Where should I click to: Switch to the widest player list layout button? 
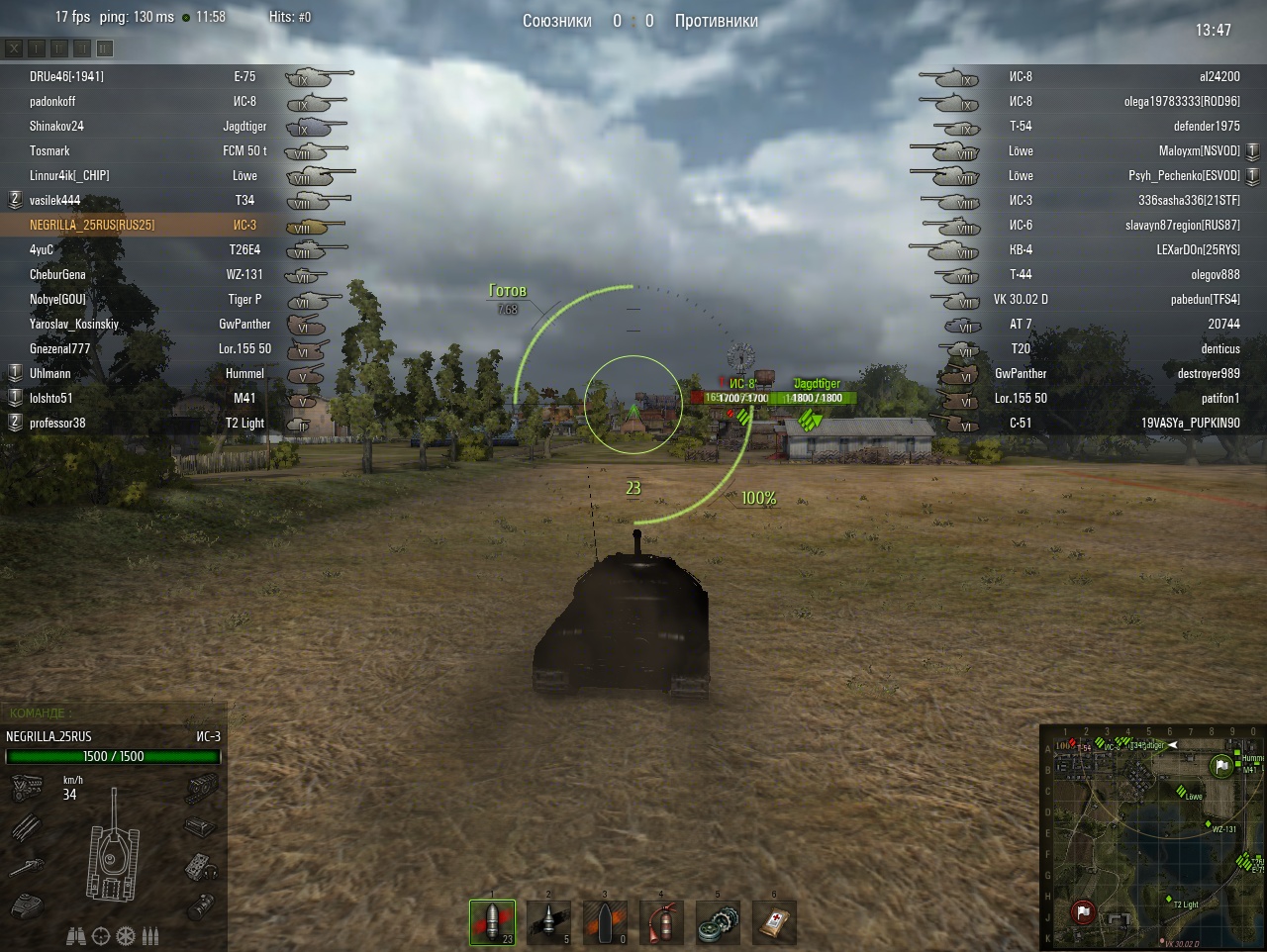(x=105, y=48)
